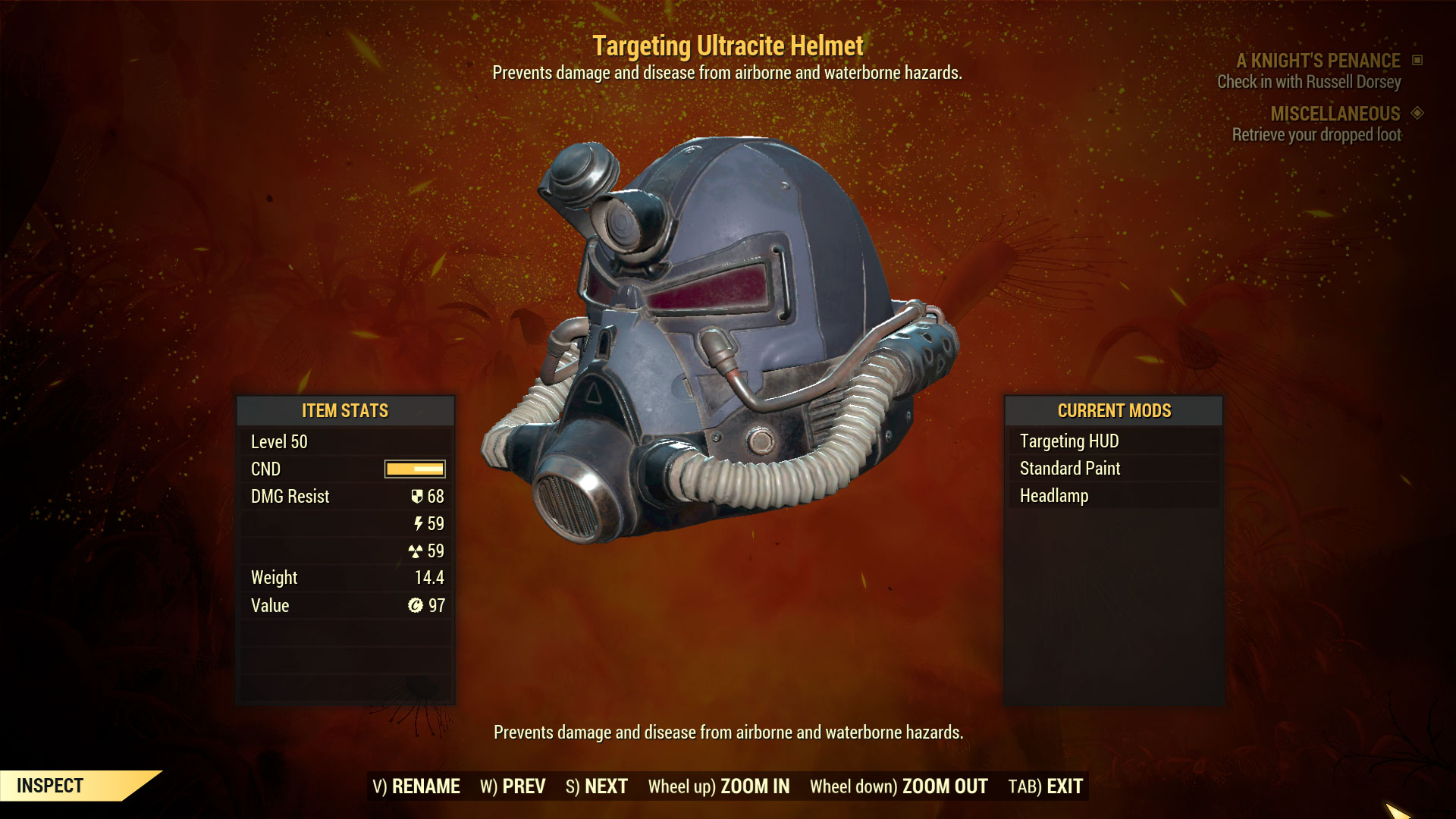Select the Miscellaneous objective tracker

pos(1335,114)
